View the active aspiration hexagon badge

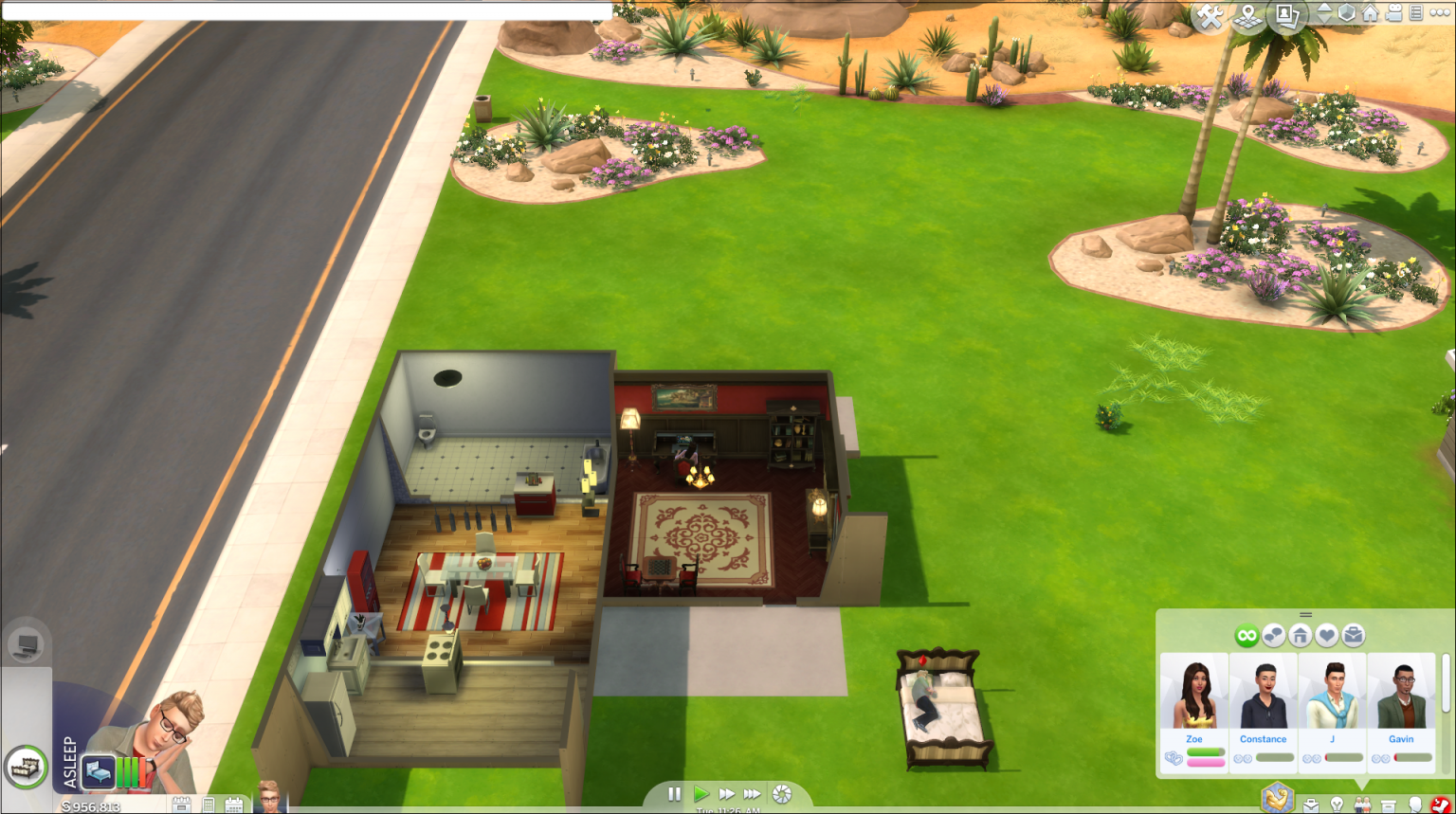[x=1277, y=800]
